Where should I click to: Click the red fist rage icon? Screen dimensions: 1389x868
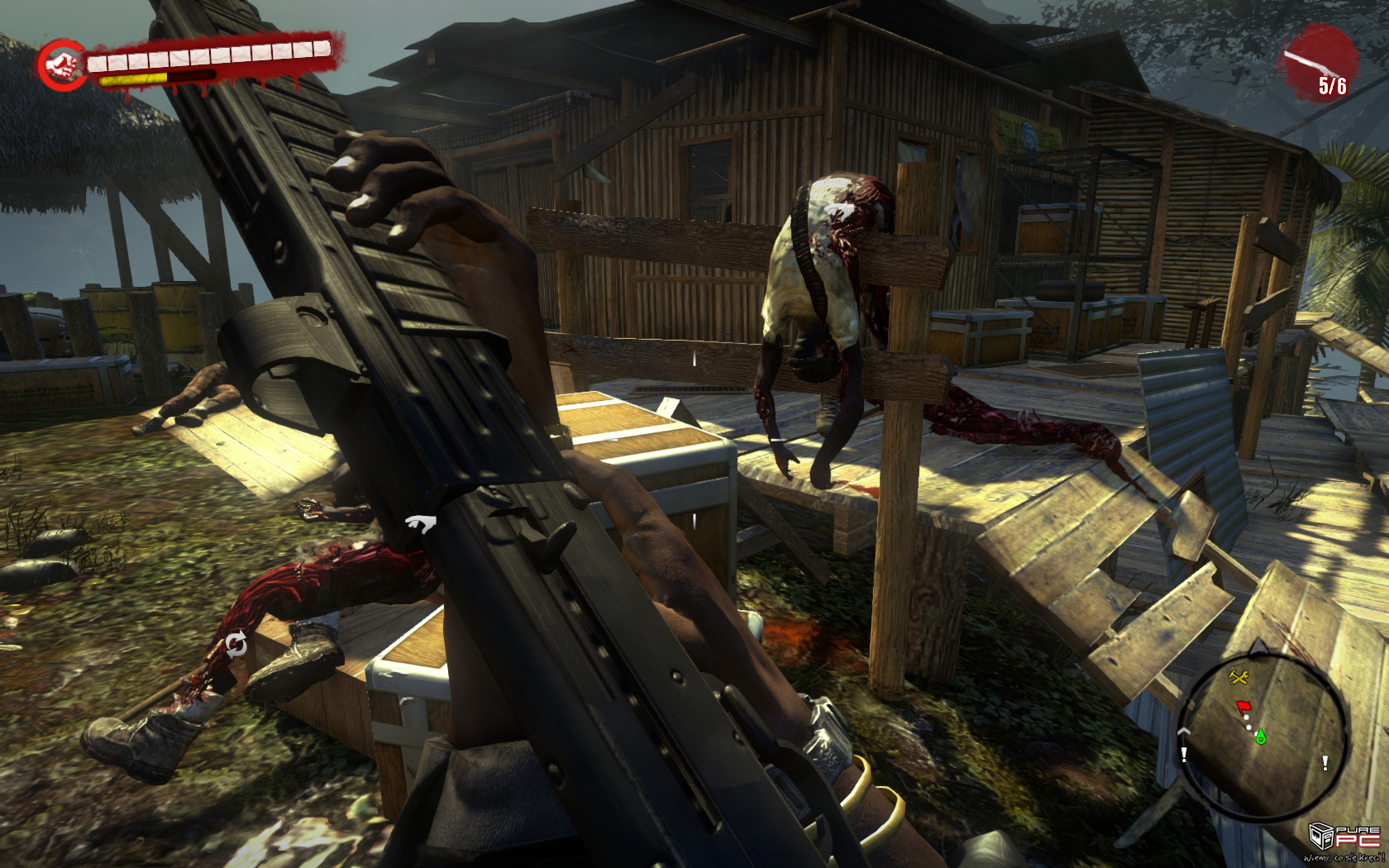coord(62,64)
